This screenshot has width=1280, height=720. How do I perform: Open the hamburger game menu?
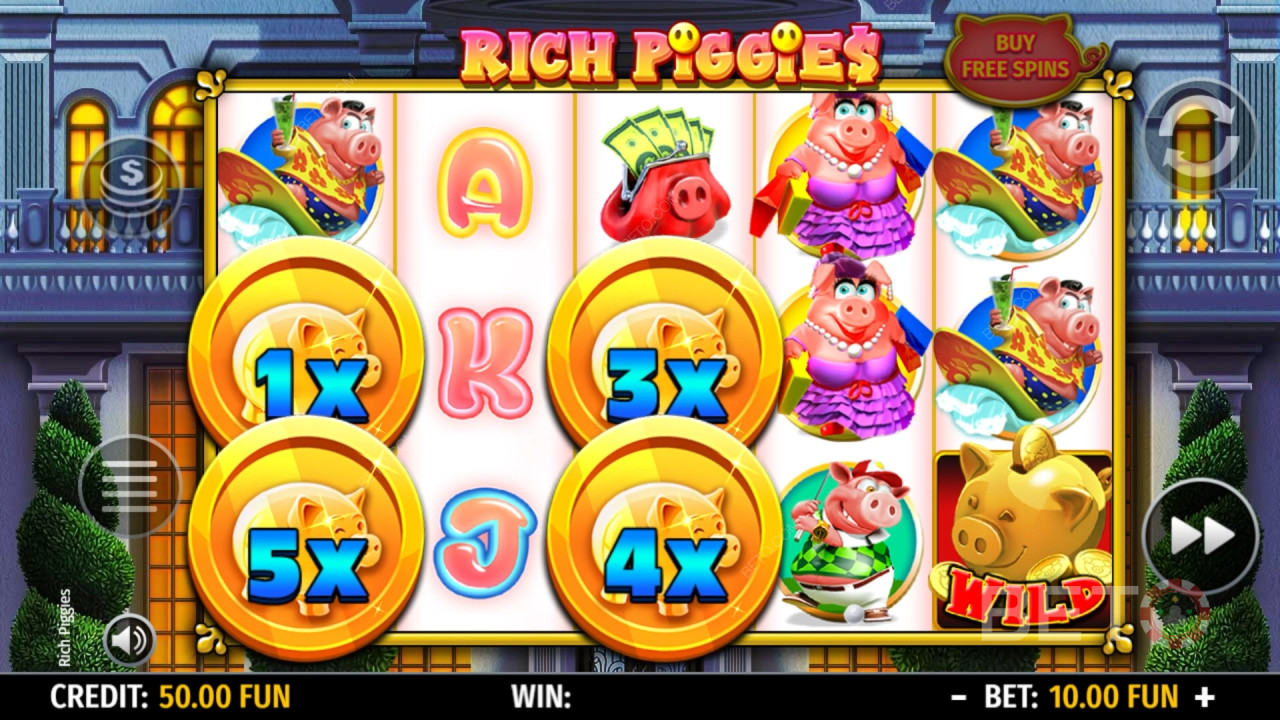130,487
